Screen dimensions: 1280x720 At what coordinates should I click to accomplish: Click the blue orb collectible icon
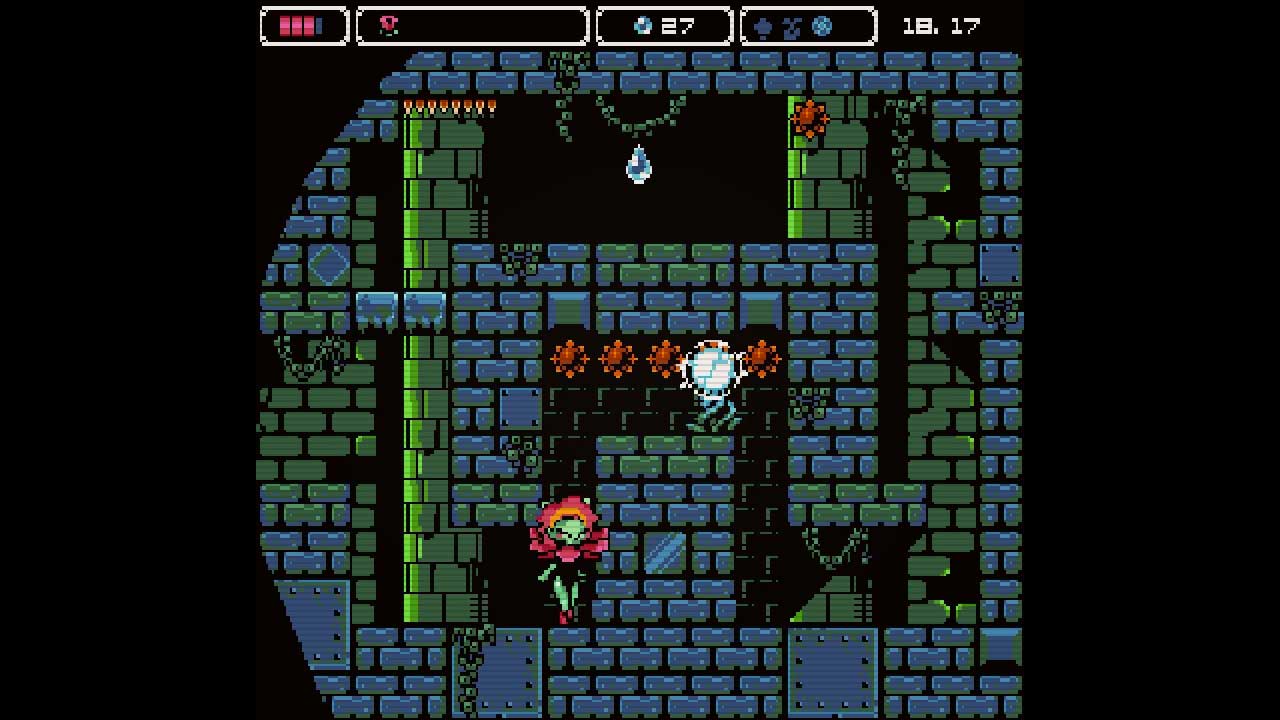click(x=643, y=26)
